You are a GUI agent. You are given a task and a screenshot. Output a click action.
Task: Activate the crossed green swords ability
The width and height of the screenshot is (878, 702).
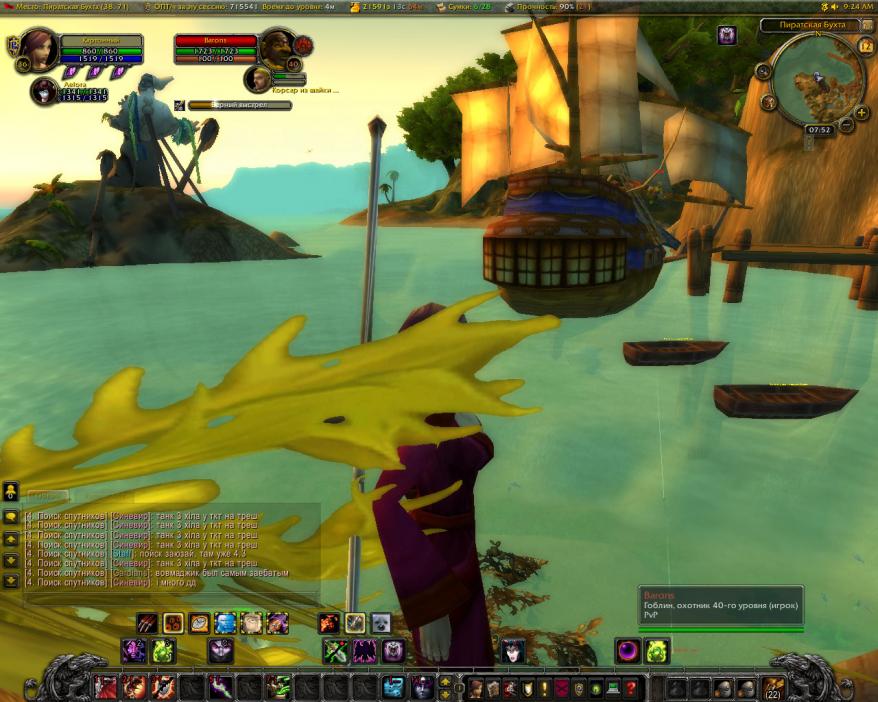(335, 651)
